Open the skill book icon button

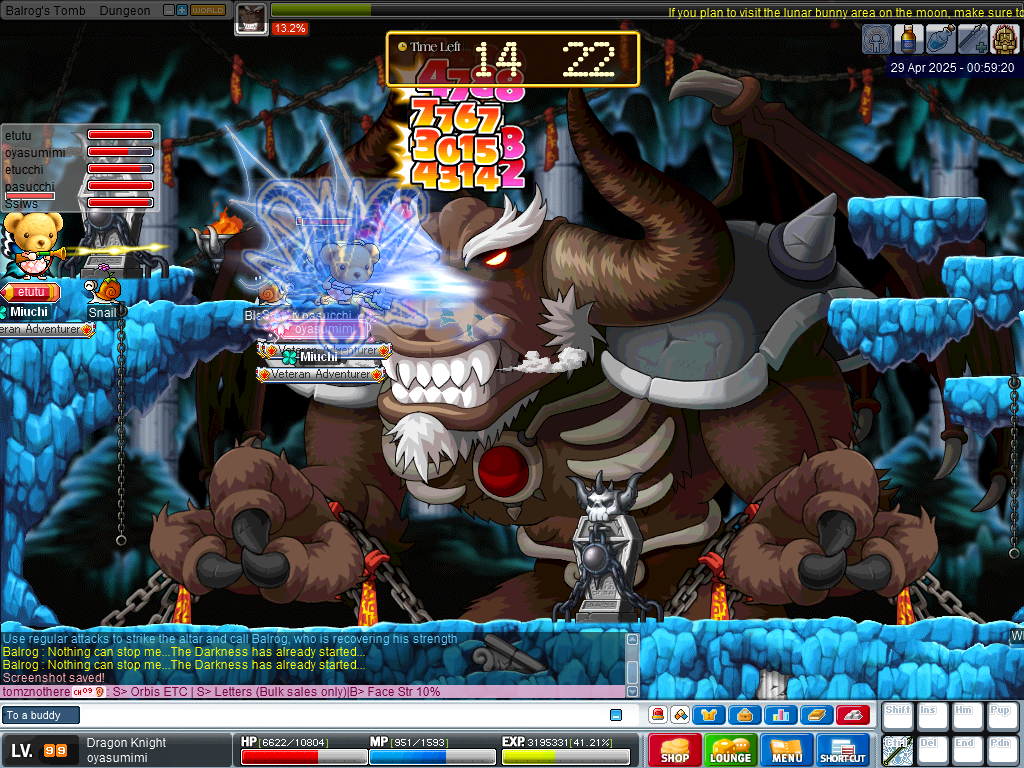[816, 715]
